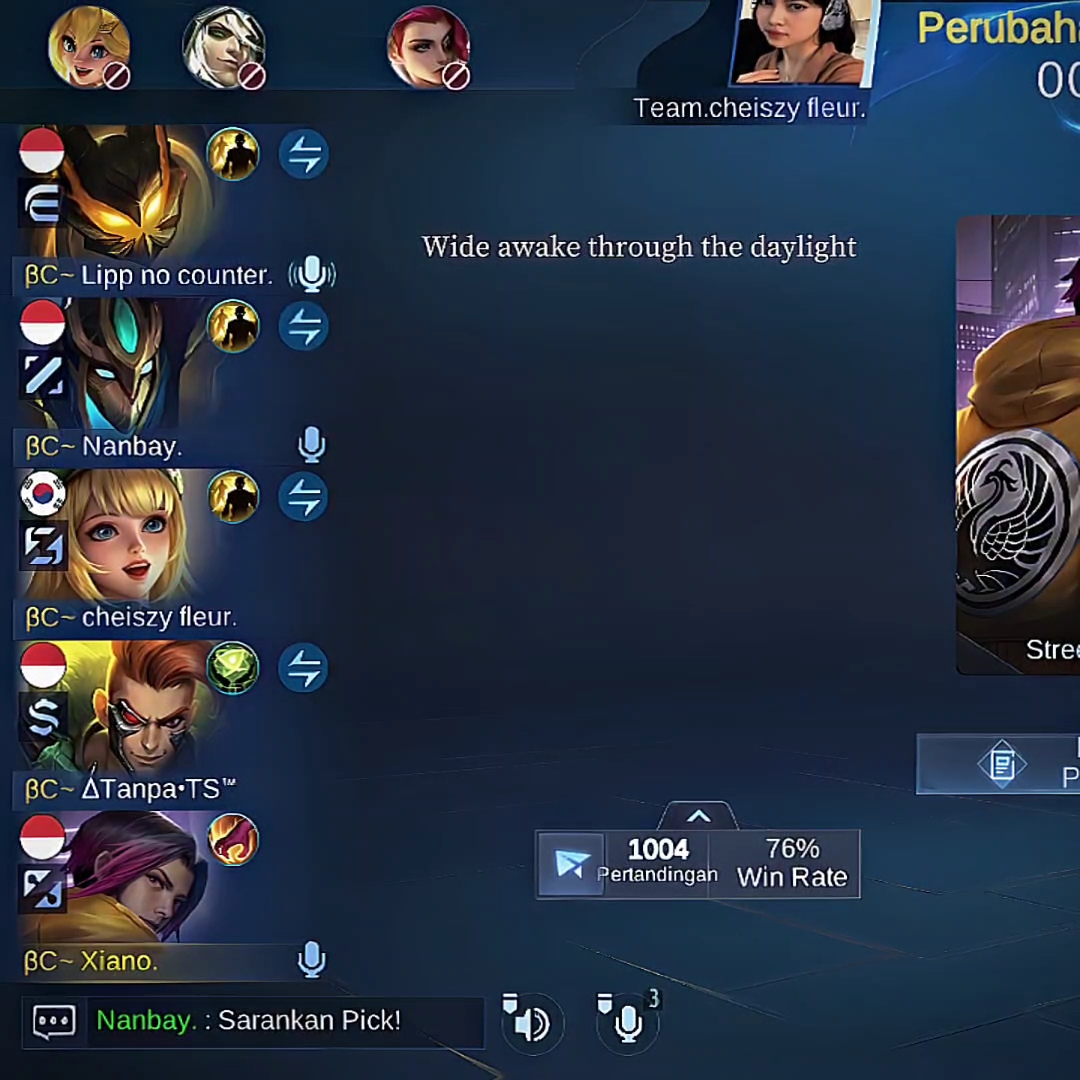Tap swap button next to cheiszy fleur

(303, 498)
